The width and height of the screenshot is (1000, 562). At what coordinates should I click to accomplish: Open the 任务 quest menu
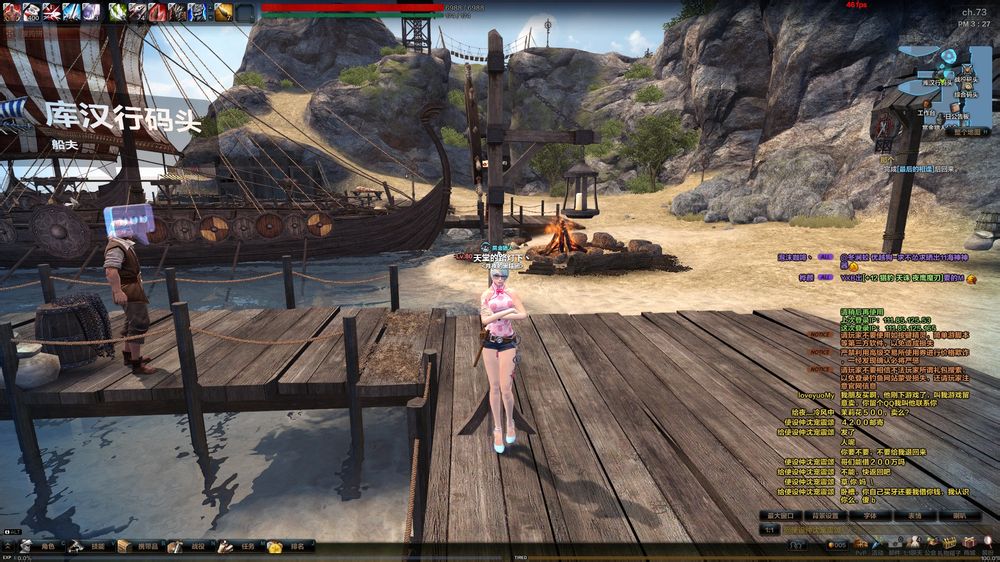click(x=241, y=547)
